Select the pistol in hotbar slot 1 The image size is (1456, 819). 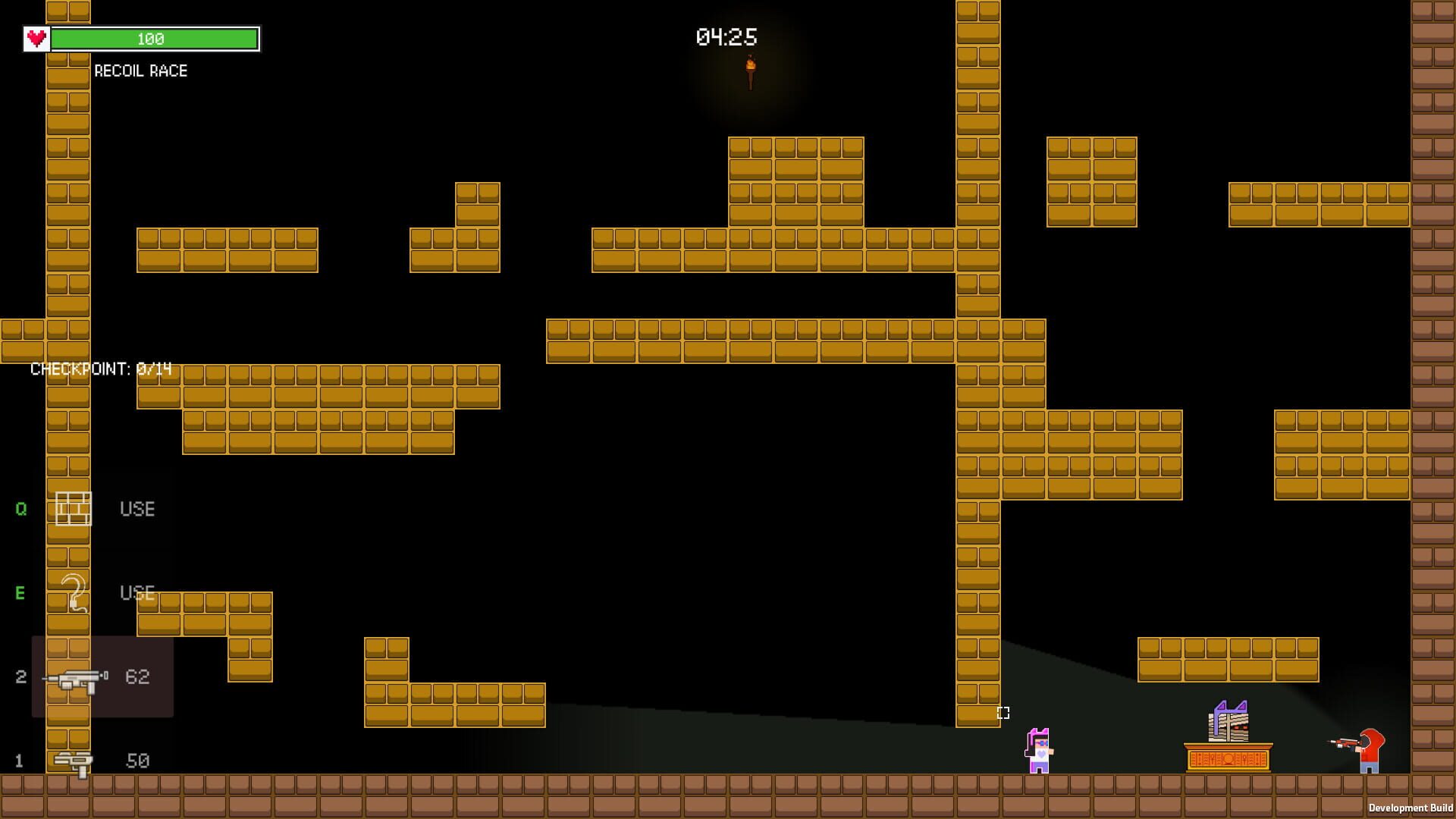point(72,761)
